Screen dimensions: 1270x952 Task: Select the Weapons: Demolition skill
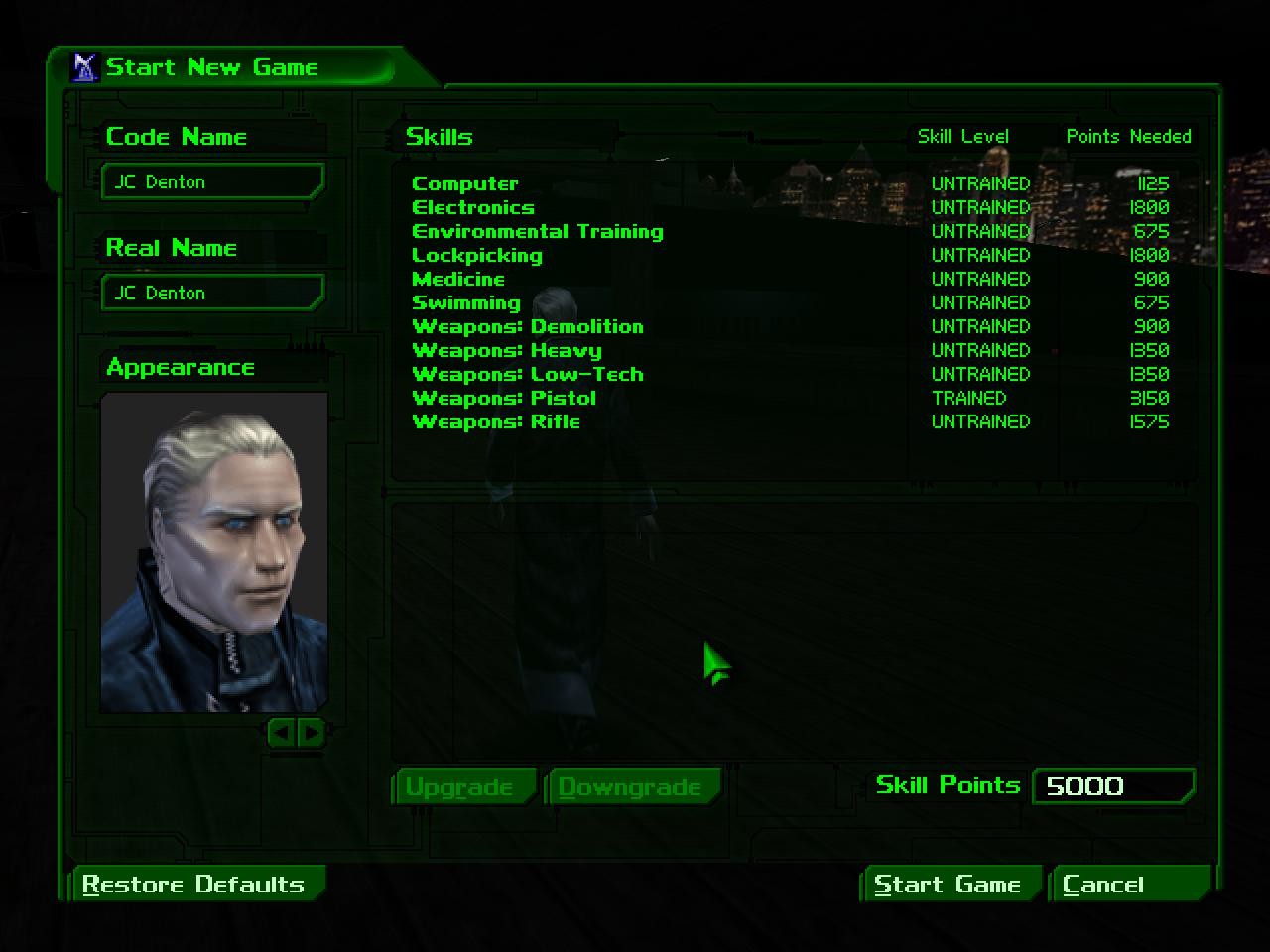(x=528, y=326)
